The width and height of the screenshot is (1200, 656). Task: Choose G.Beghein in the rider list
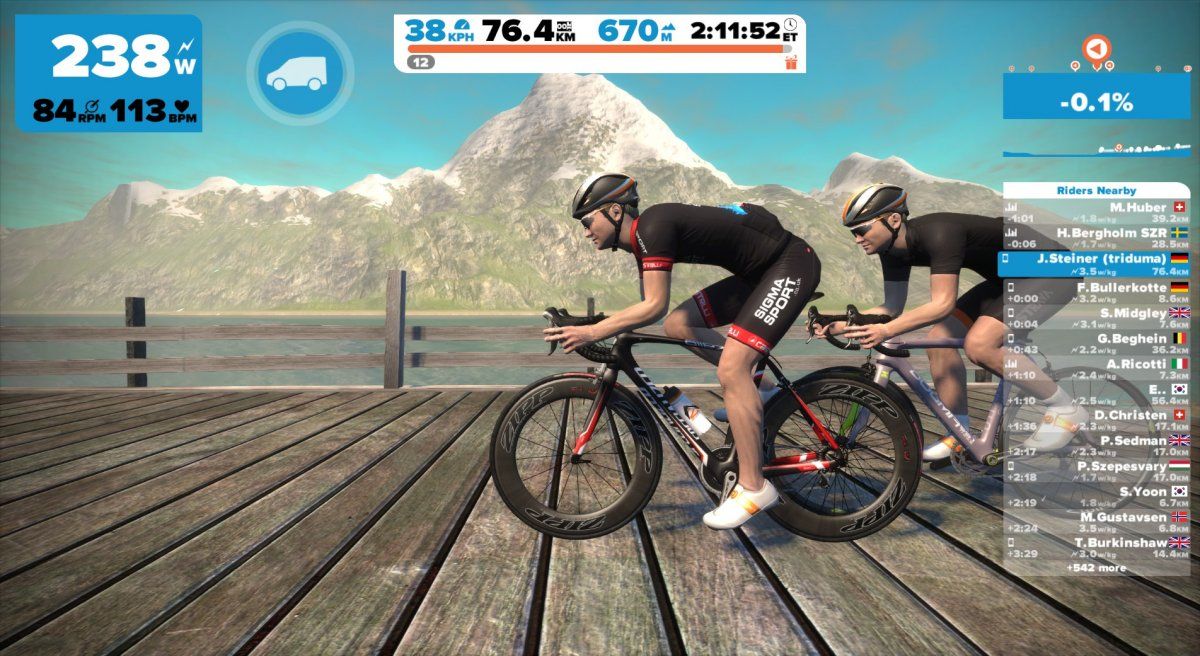(1097, 343)
